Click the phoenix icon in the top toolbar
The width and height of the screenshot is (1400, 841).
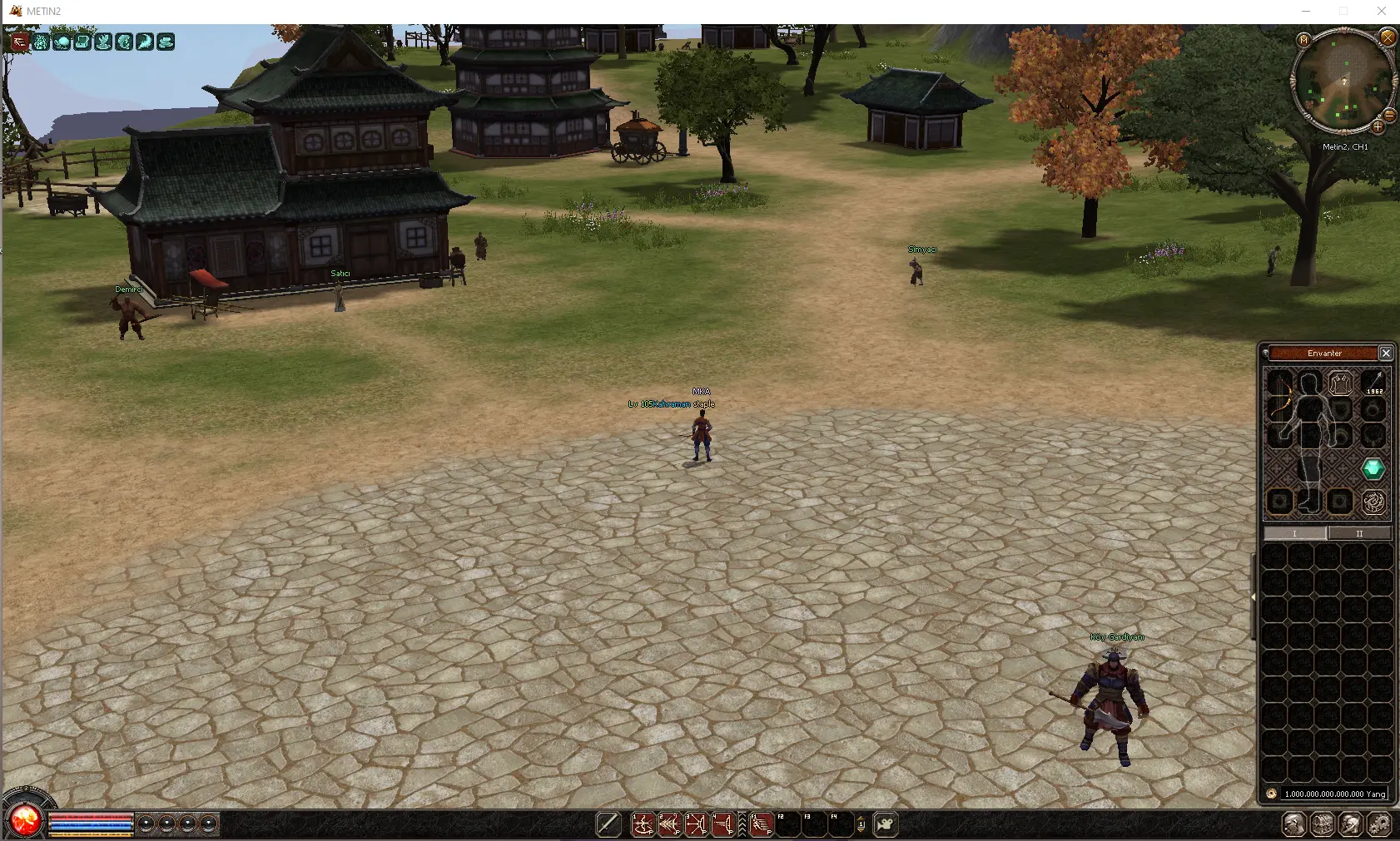[102, 42]
